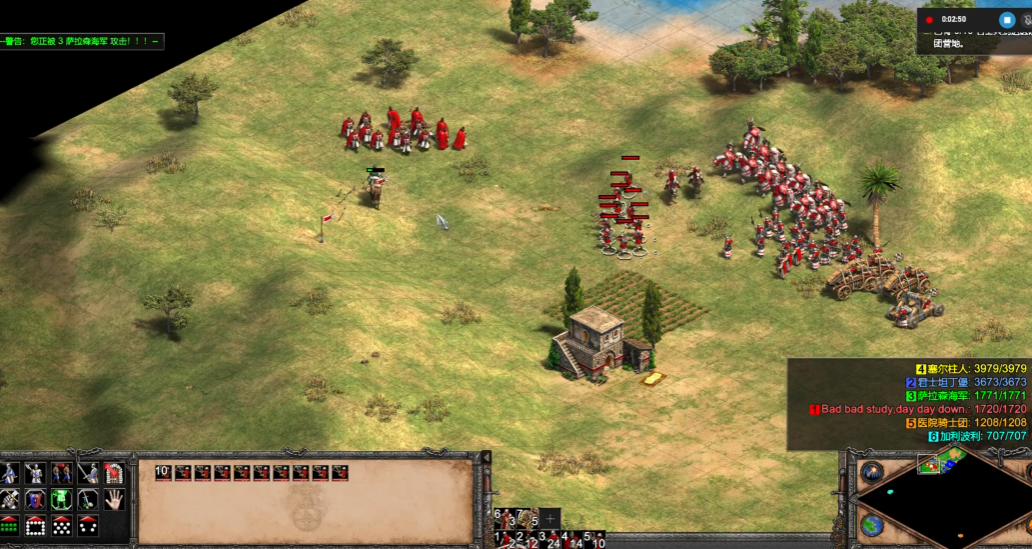Switch to the box formation icon
The height and width of the screenshot is (549, 1032).
(36, 525)
